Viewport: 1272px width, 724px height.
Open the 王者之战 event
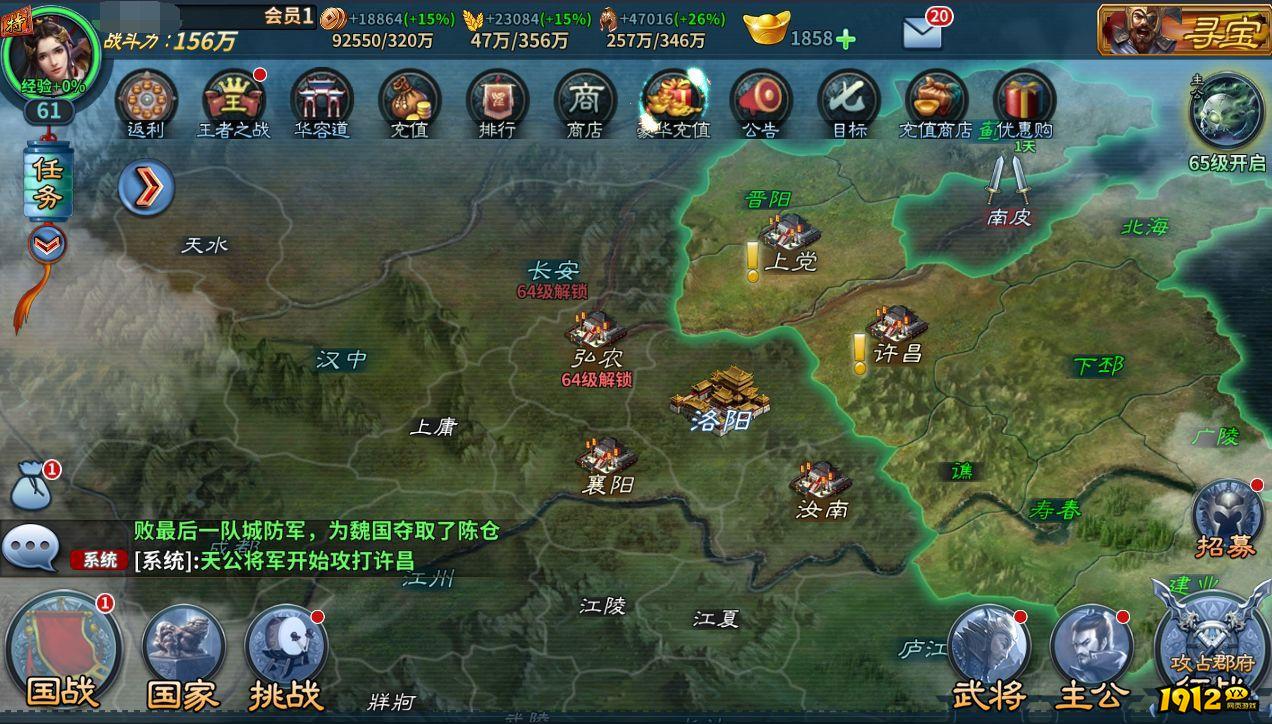[x=233, y=102]
